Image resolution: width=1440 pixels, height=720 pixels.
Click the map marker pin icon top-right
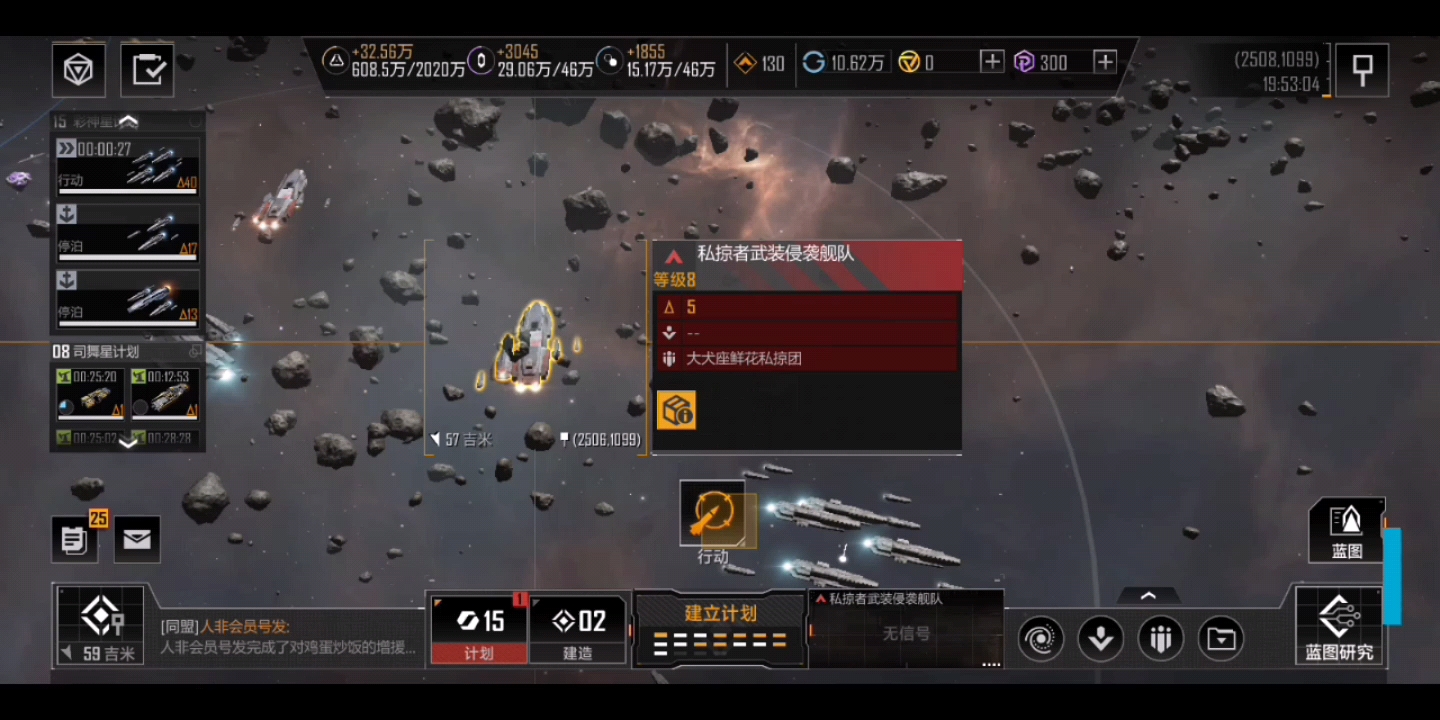[x=1362, y=69]
